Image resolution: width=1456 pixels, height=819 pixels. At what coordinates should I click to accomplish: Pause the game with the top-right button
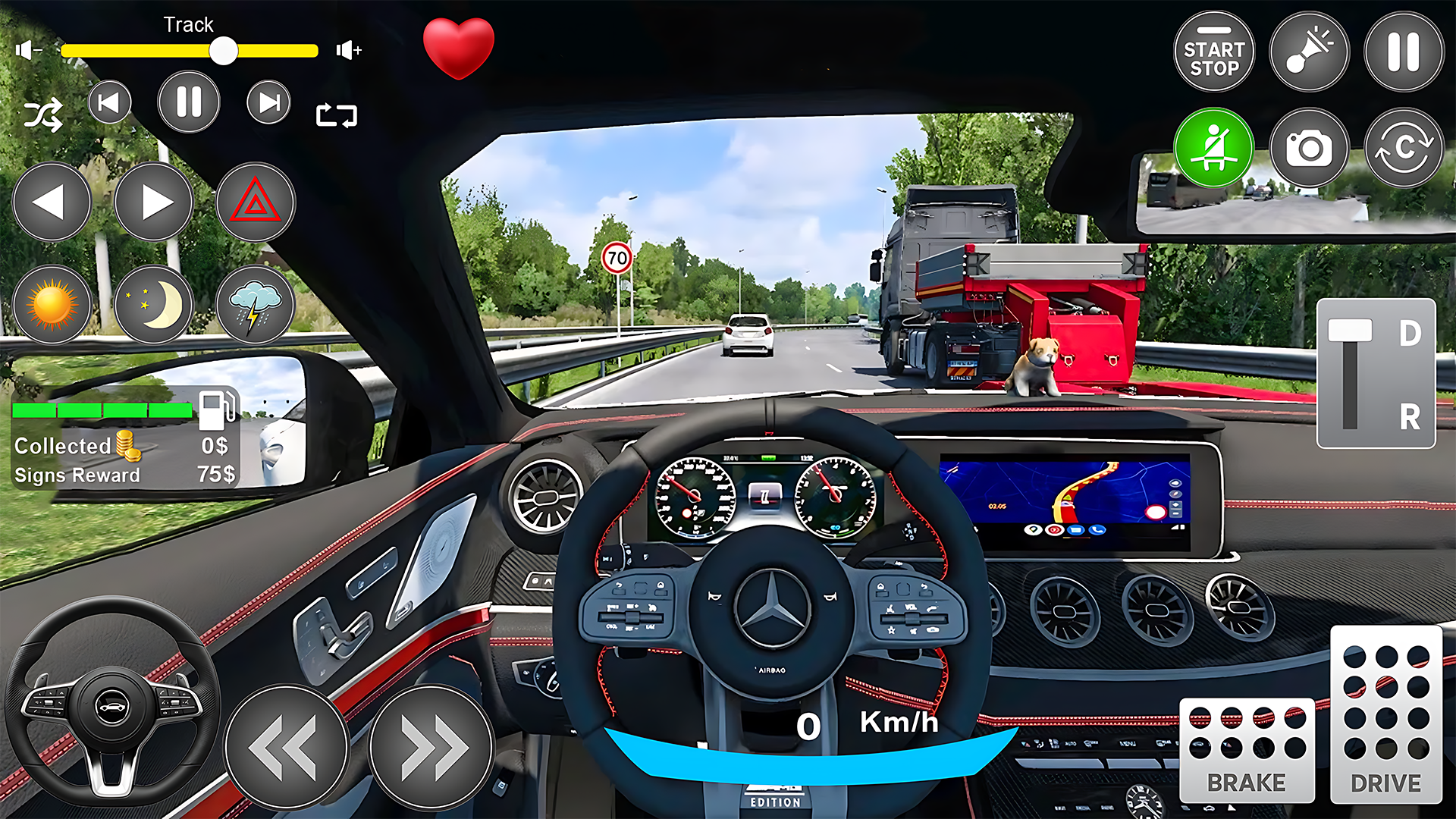pos(1404,52)
